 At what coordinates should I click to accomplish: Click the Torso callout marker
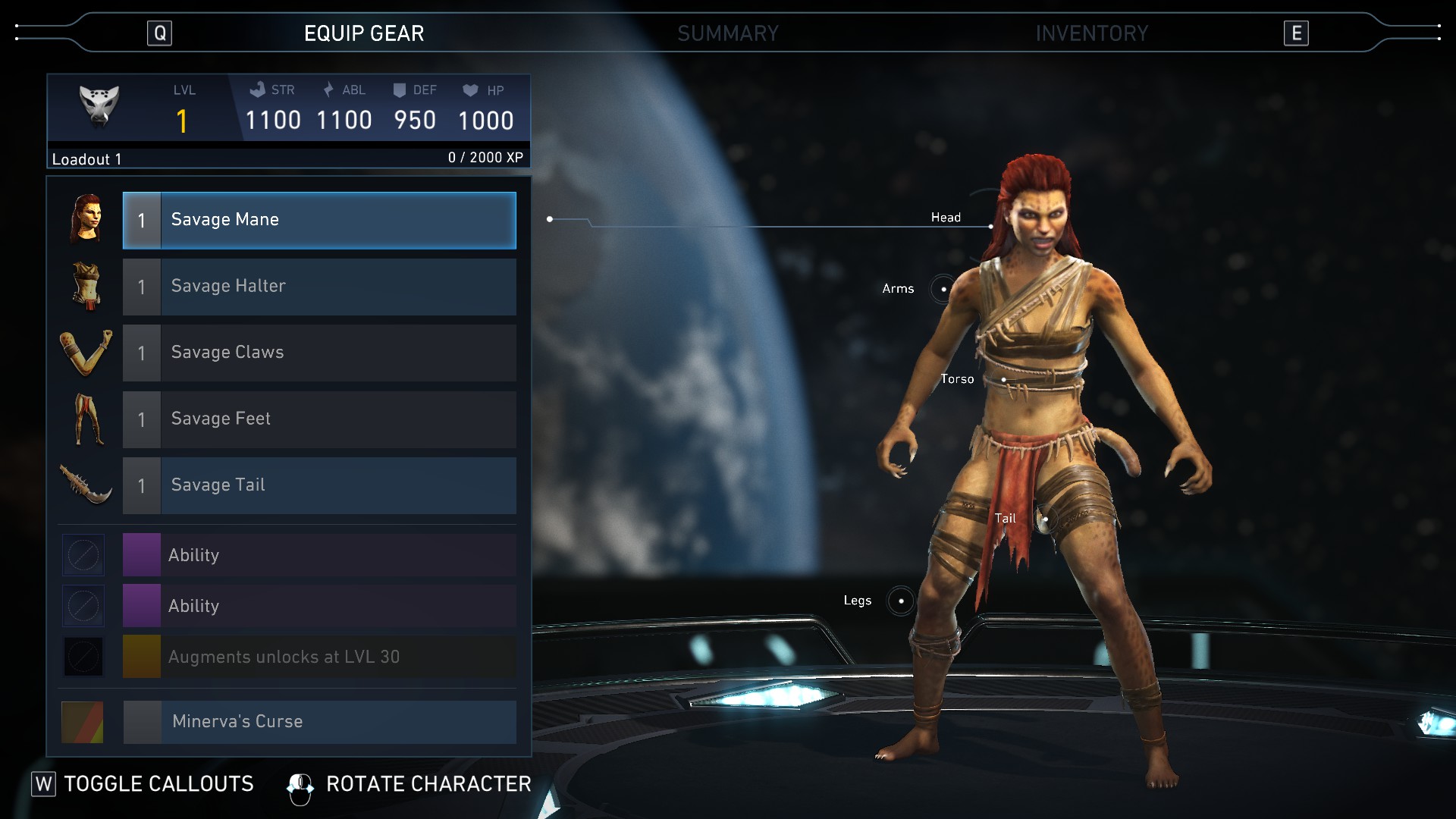(1003, 379)
